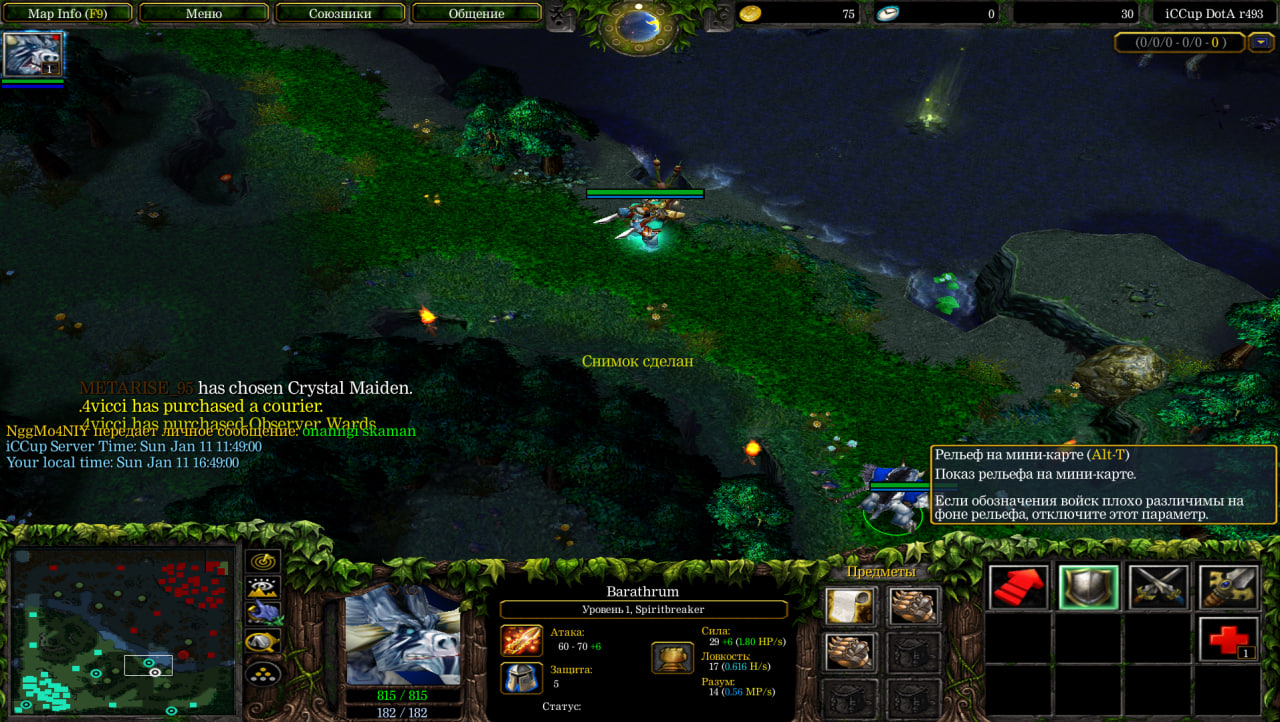Toggle minimap terrain display
The width and height of the screenshot is (1280, 722).
[263, 588]
